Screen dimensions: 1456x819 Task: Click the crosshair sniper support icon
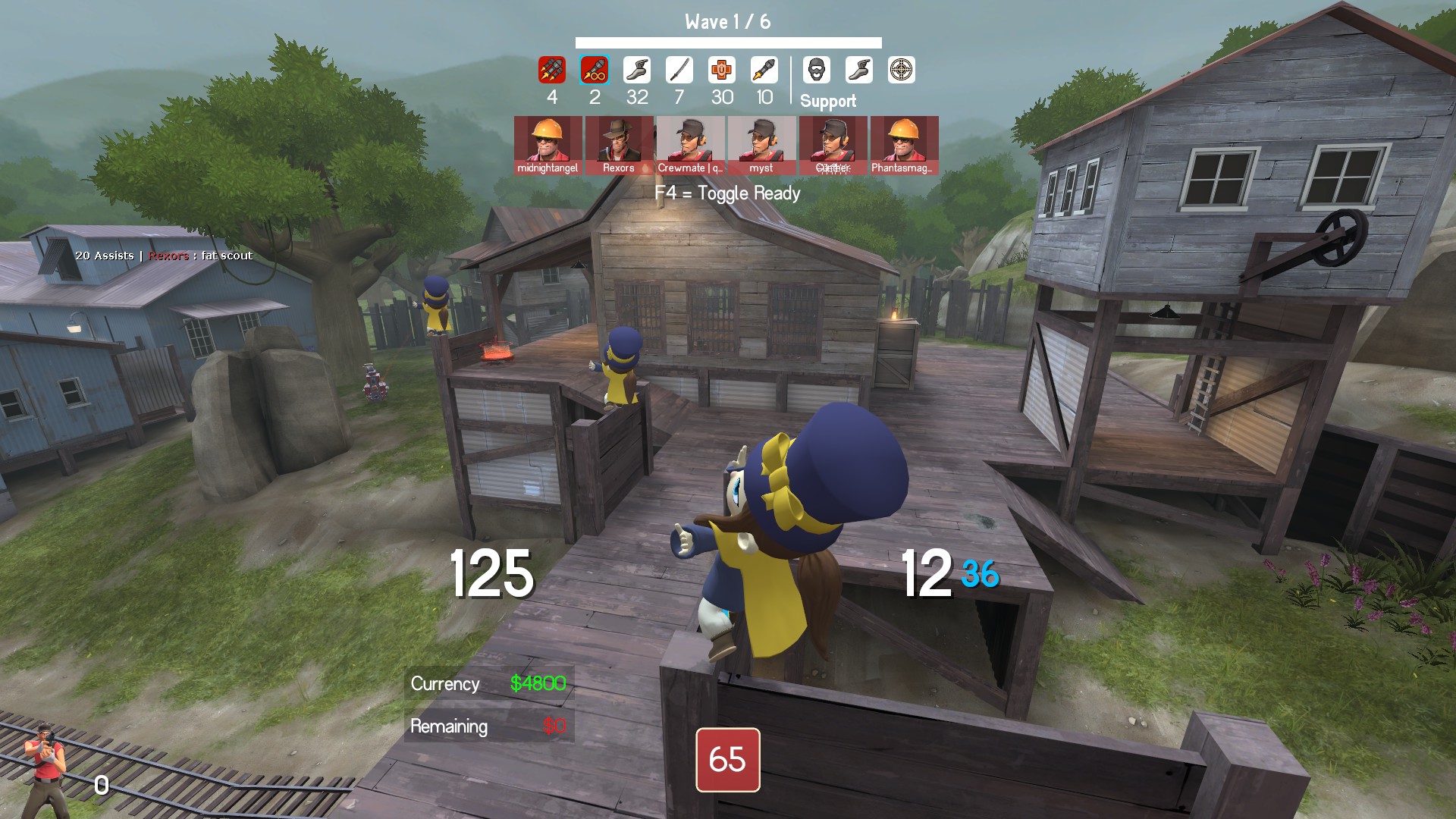[x=902, y=70]
